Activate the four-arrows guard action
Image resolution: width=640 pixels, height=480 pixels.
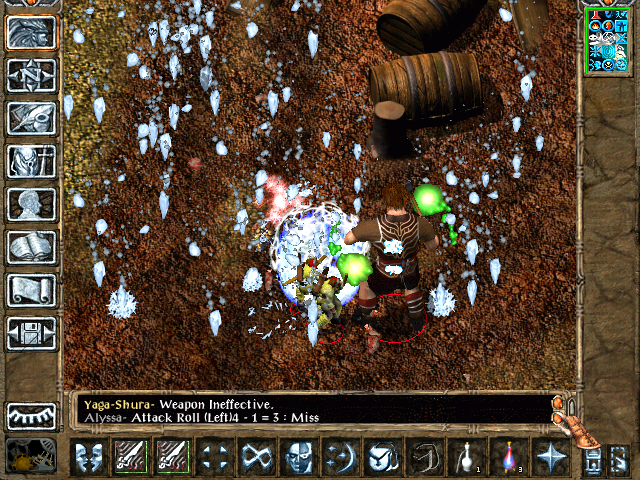click(x=215, y=456)
